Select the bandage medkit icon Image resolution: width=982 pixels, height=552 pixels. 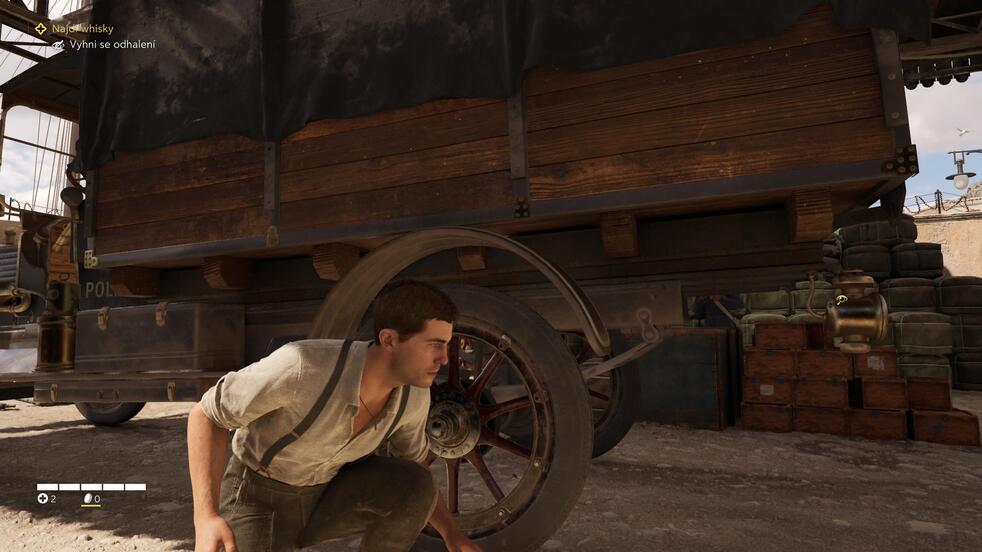tap(43, 498)
